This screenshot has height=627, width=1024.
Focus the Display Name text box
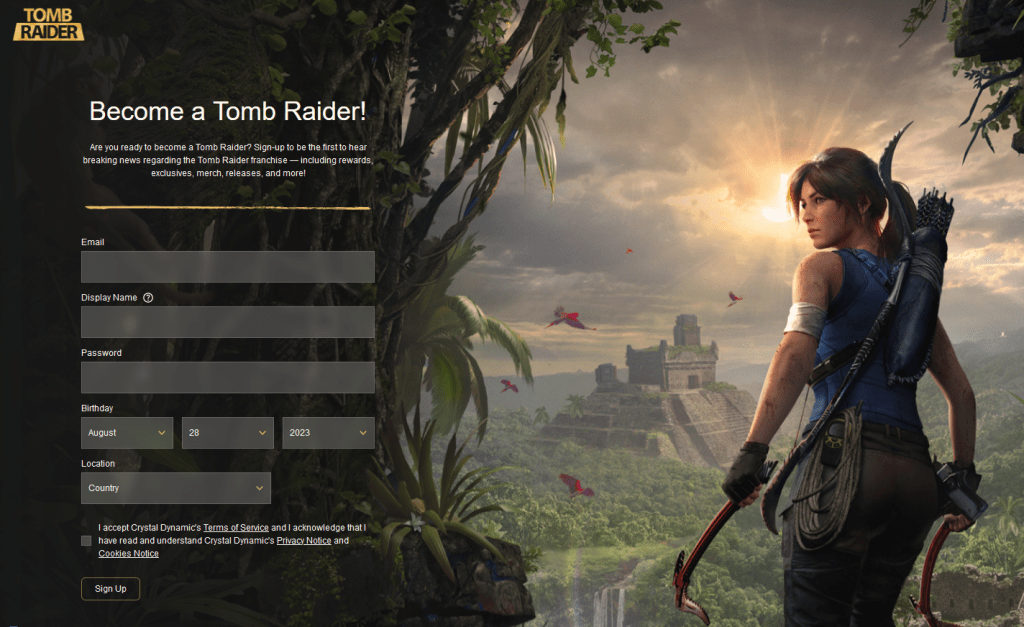(227, 322)
